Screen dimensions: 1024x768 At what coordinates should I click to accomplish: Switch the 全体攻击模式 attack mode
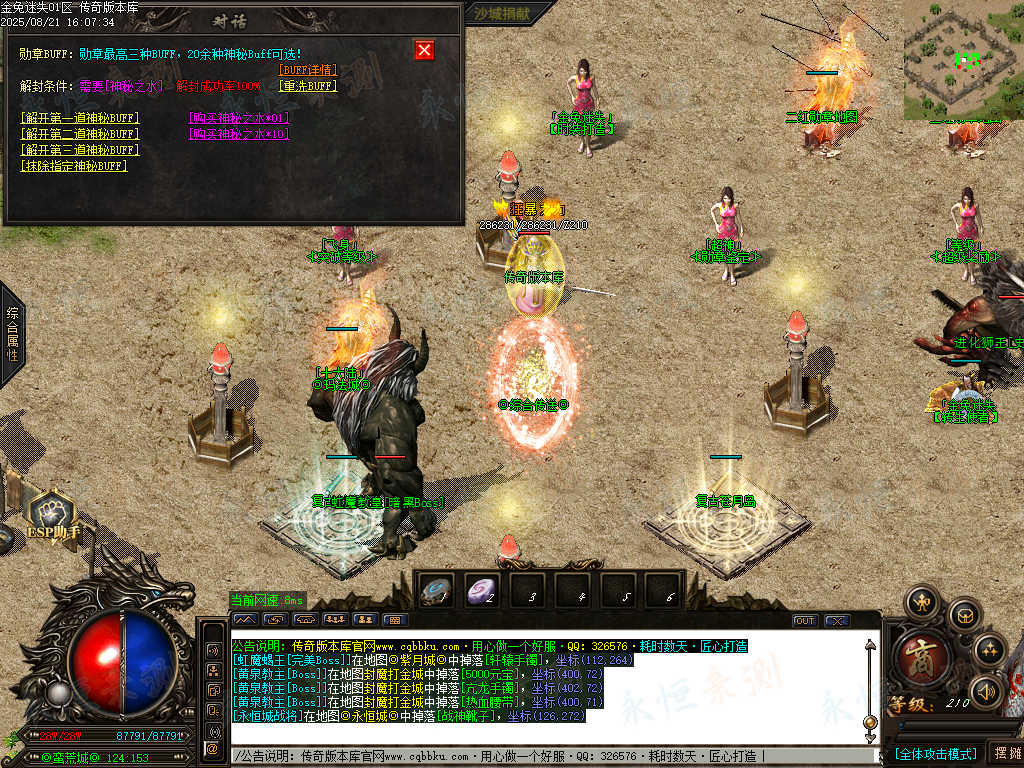pyautogui.click(x=934, y=753)
